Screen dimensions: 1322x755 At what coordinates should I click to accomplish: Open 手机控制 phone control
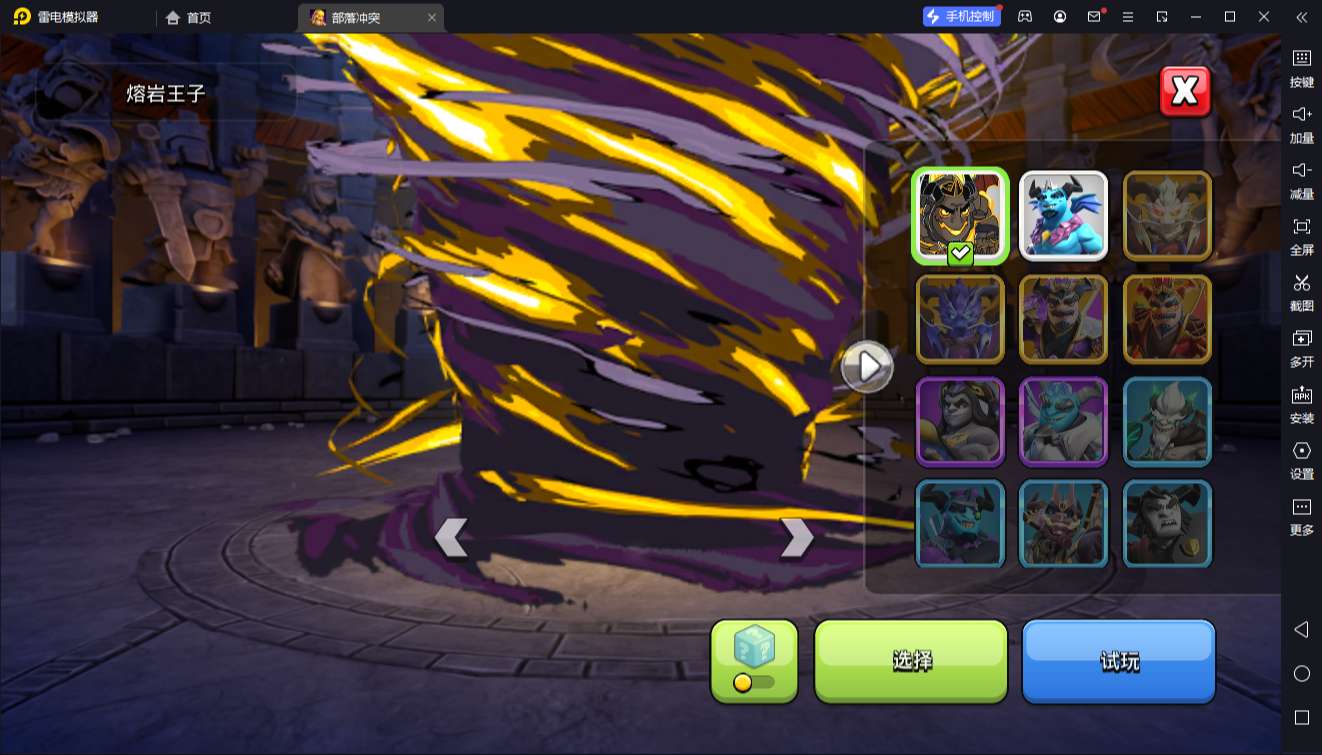(x=961, y=17)
